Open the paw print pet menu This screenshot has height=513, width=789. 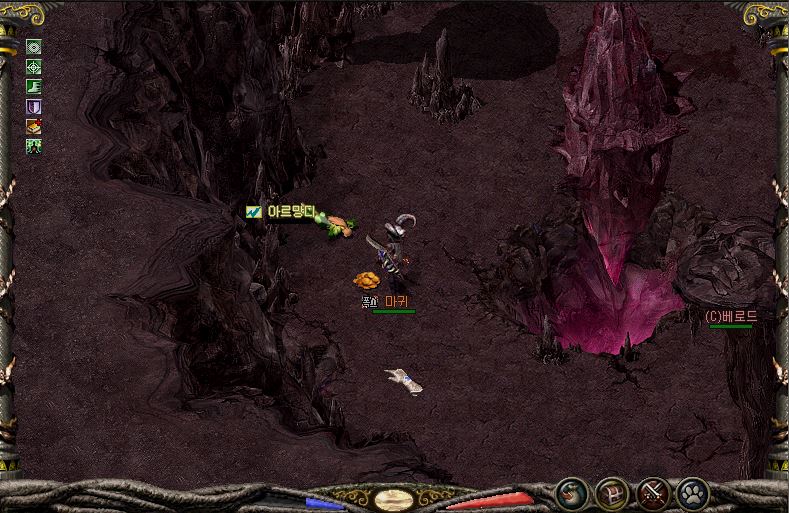pos(692,492)
